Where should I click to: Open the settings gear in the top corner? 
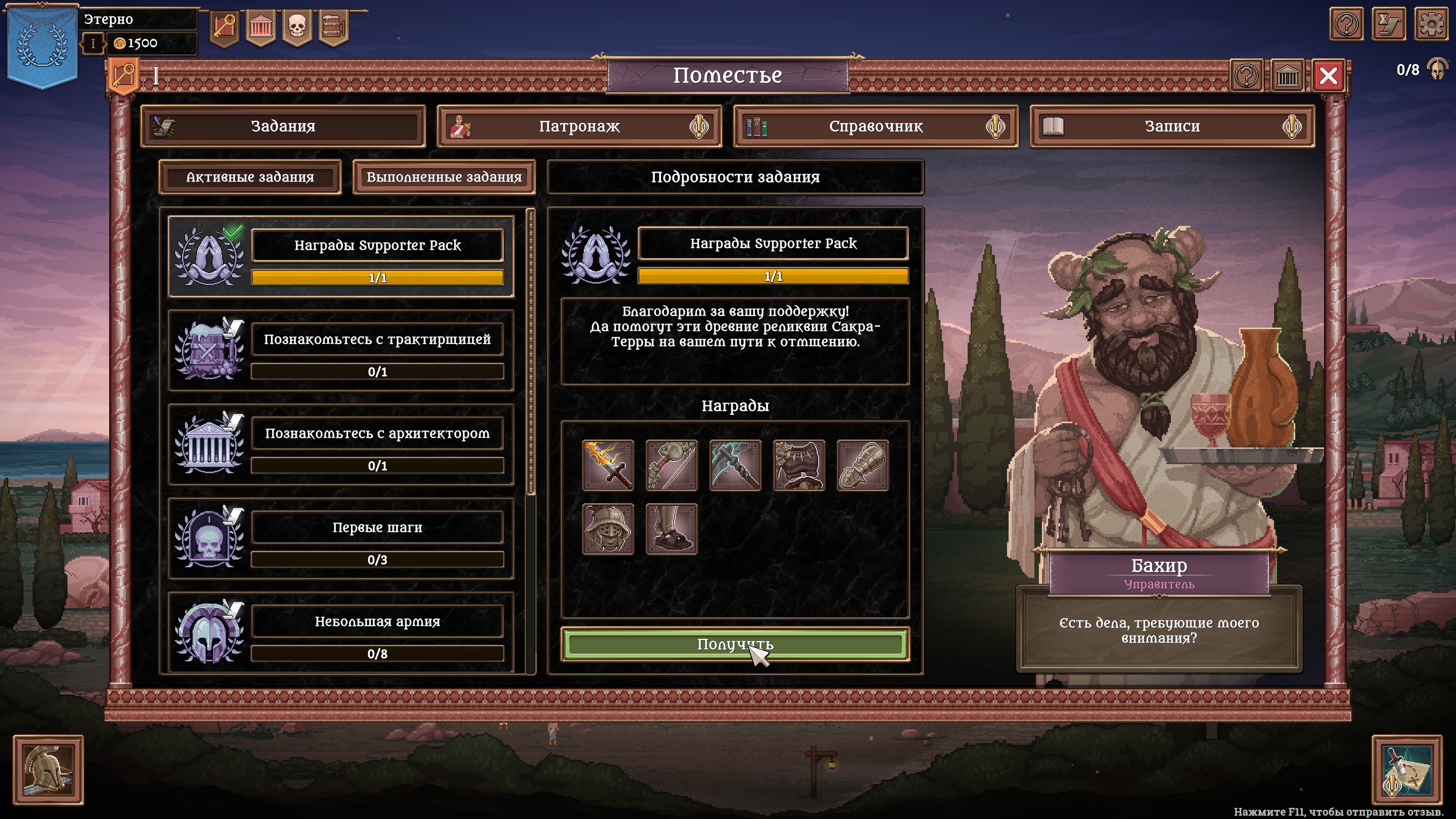1431,24
